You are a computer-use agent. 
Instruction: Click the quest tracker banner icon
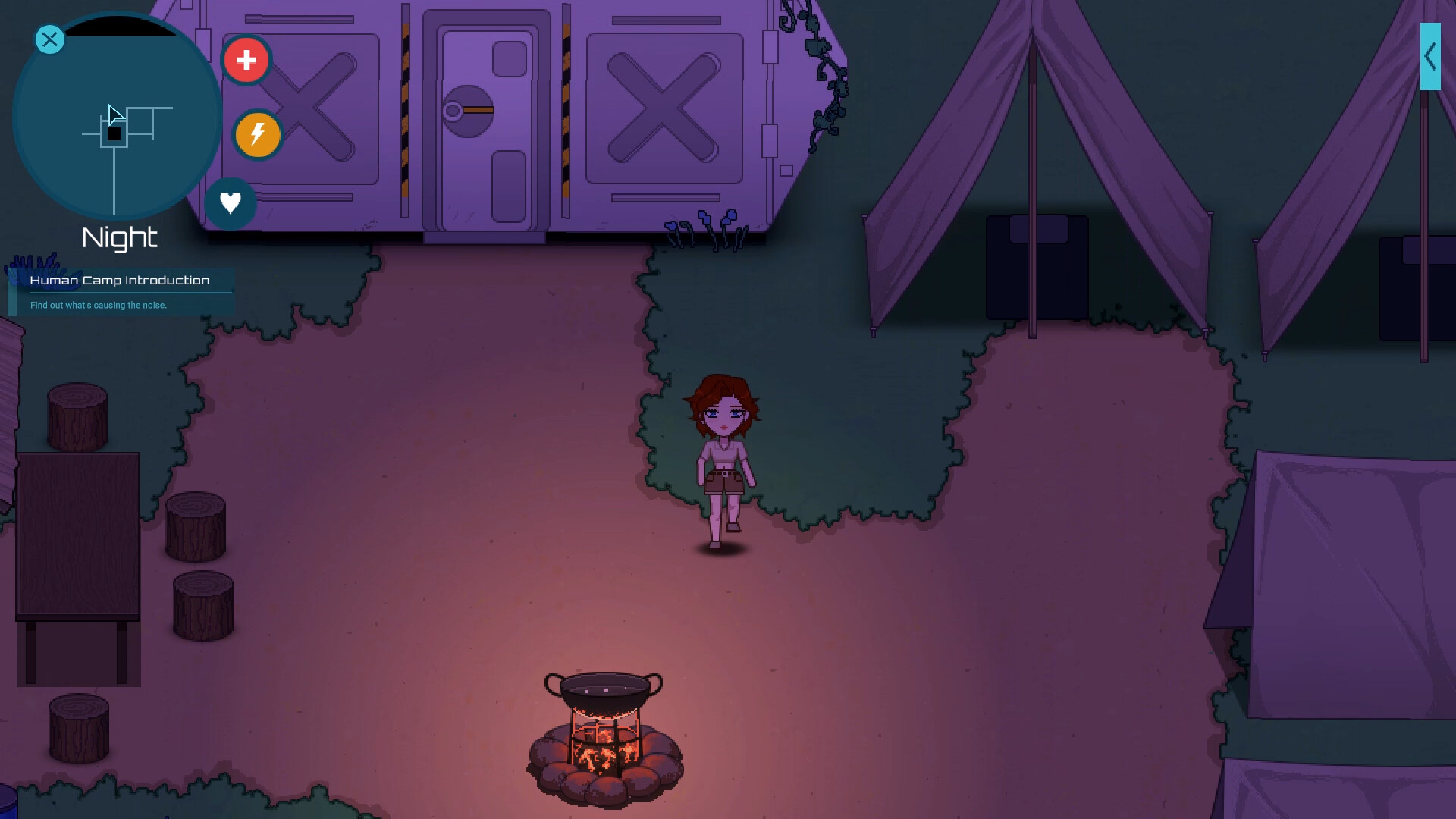tap(11, 287)
